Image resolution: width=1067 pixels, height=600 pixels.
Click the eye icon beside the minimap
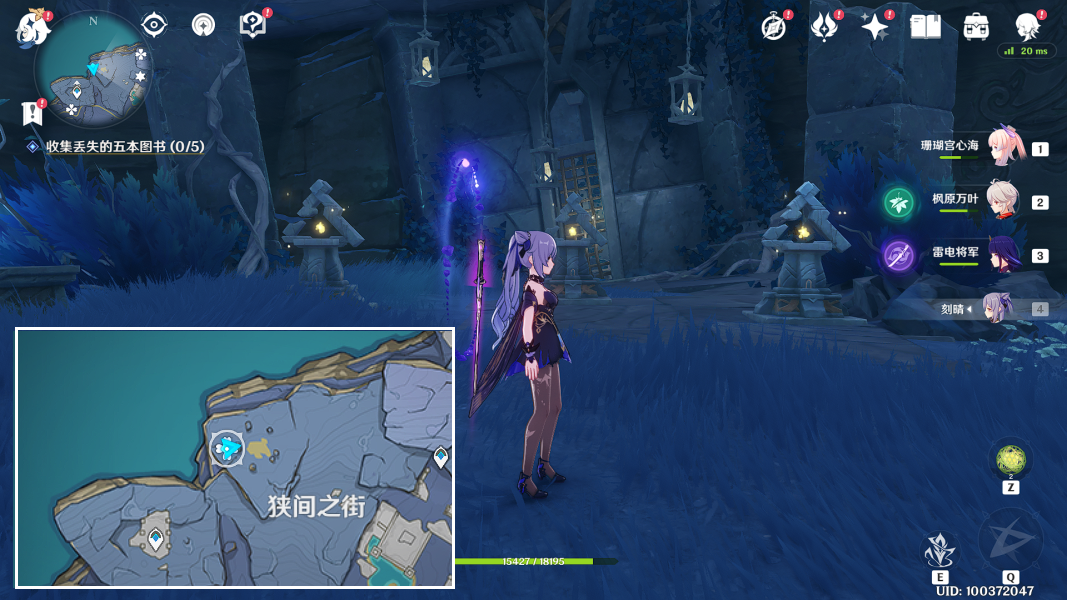tap(154, 25)
